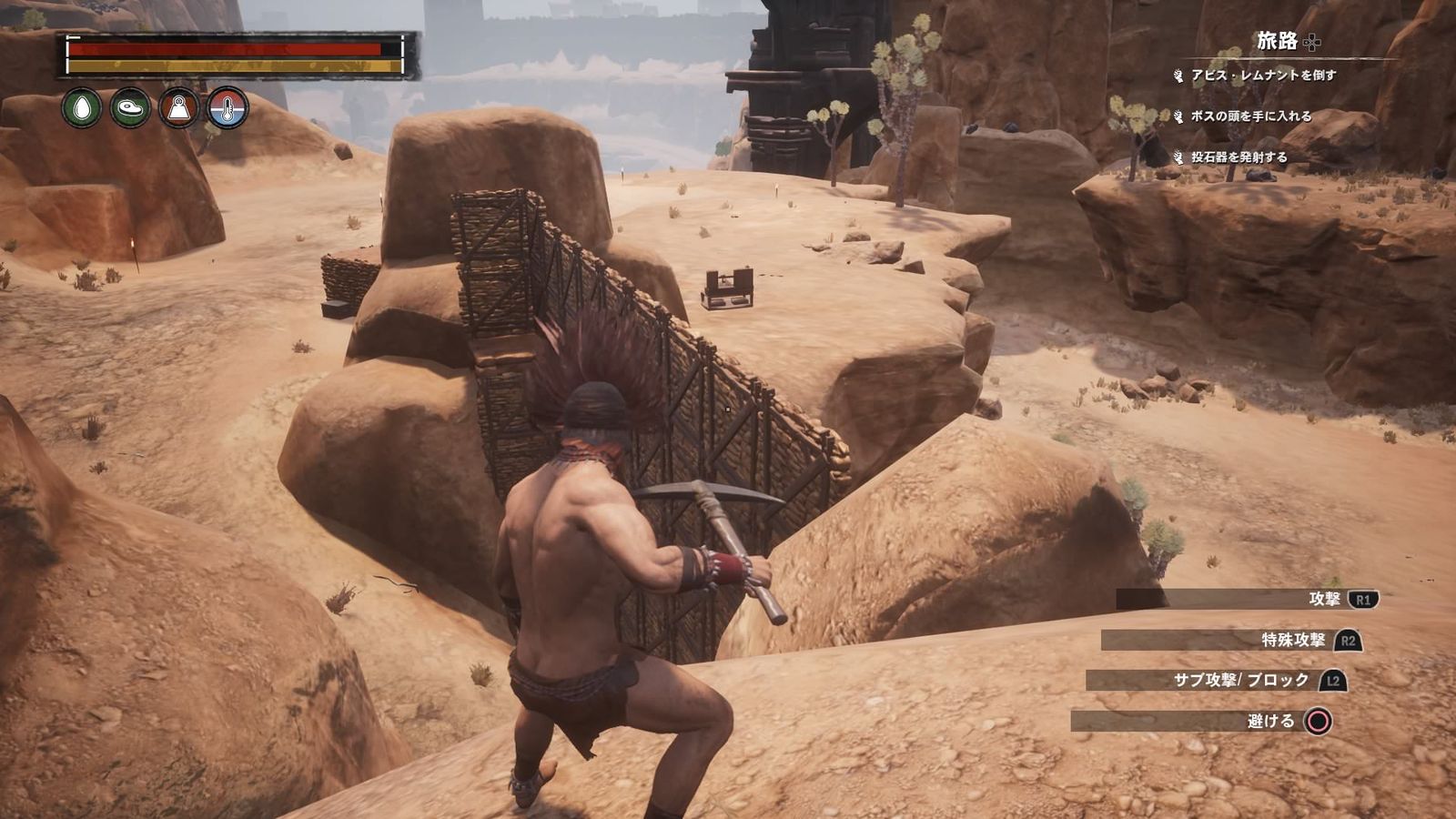Click the weight encumbrance status icon
This screenshot has width=1456, height=819.
pos(178,108)
